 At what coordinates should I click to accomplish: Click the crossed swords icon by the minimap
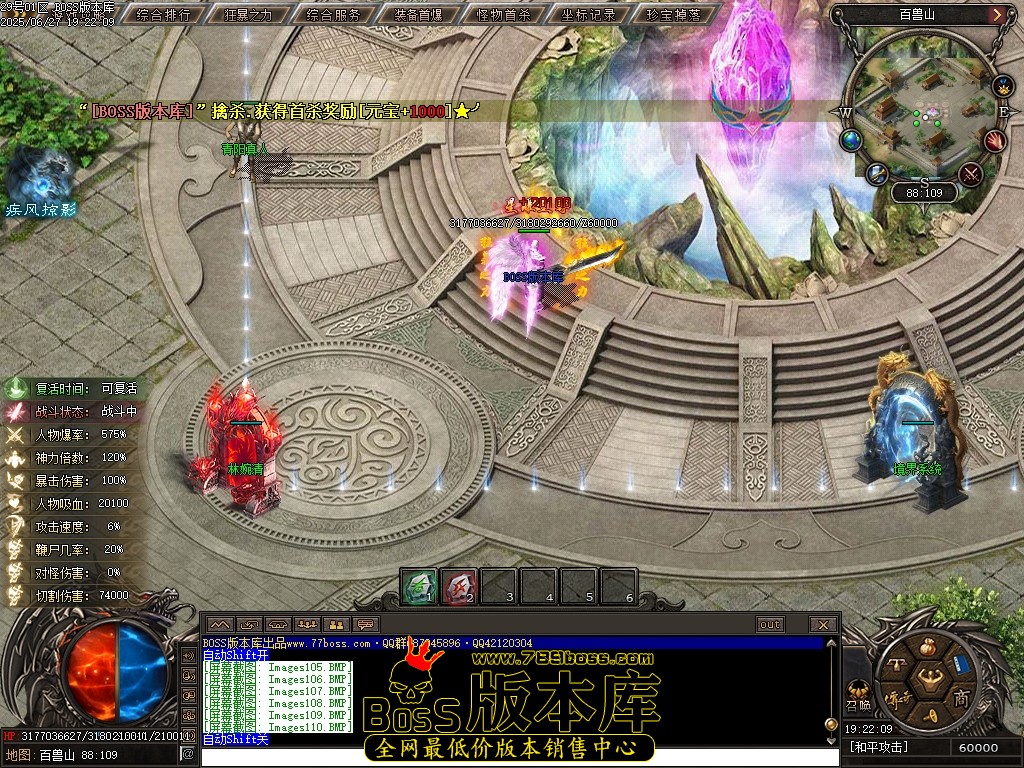point(970,174)
